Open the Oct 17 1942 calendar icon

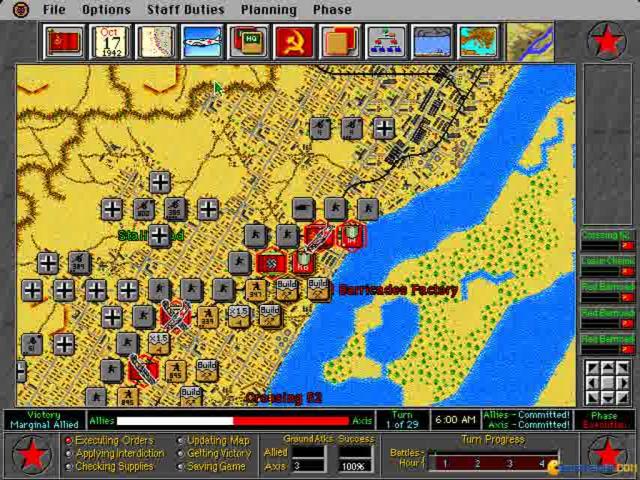[x=110, y=42]
